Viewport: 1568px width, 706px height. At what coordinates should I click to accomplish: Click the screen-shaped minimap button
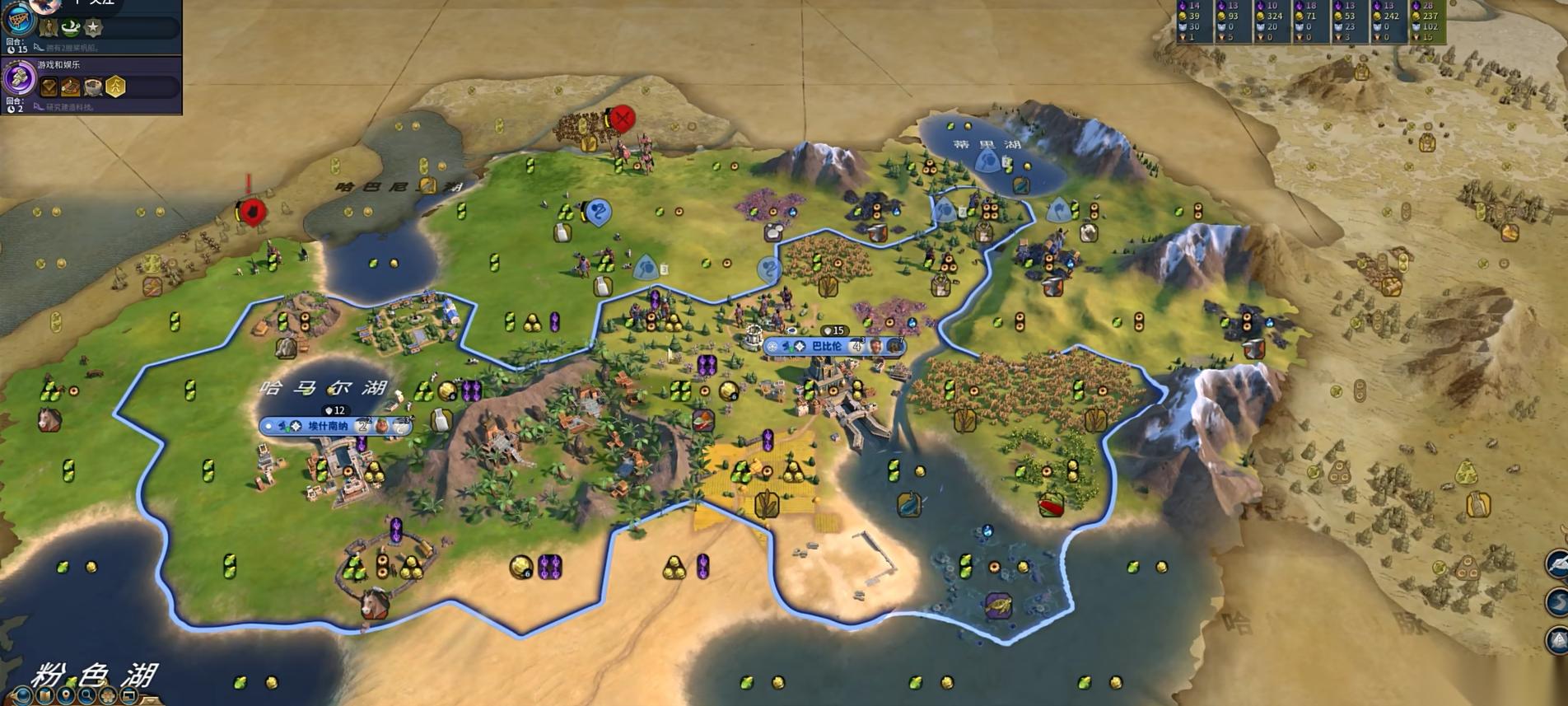tap(129, 697)
